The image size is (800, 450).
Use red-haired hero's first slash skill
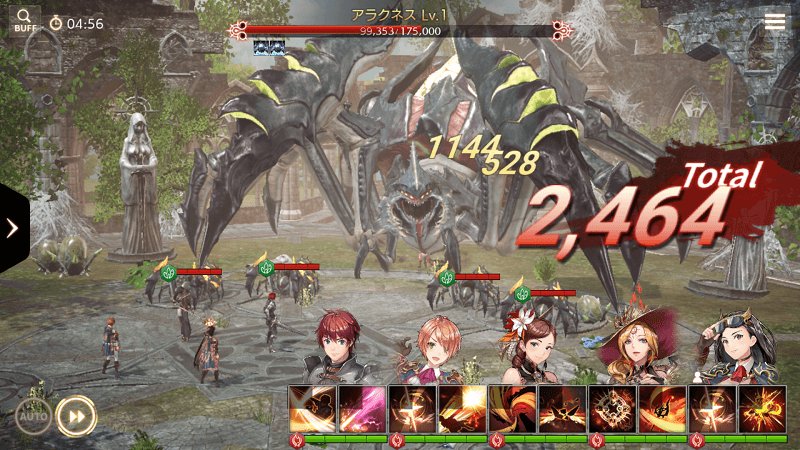[x=313, y=409]
